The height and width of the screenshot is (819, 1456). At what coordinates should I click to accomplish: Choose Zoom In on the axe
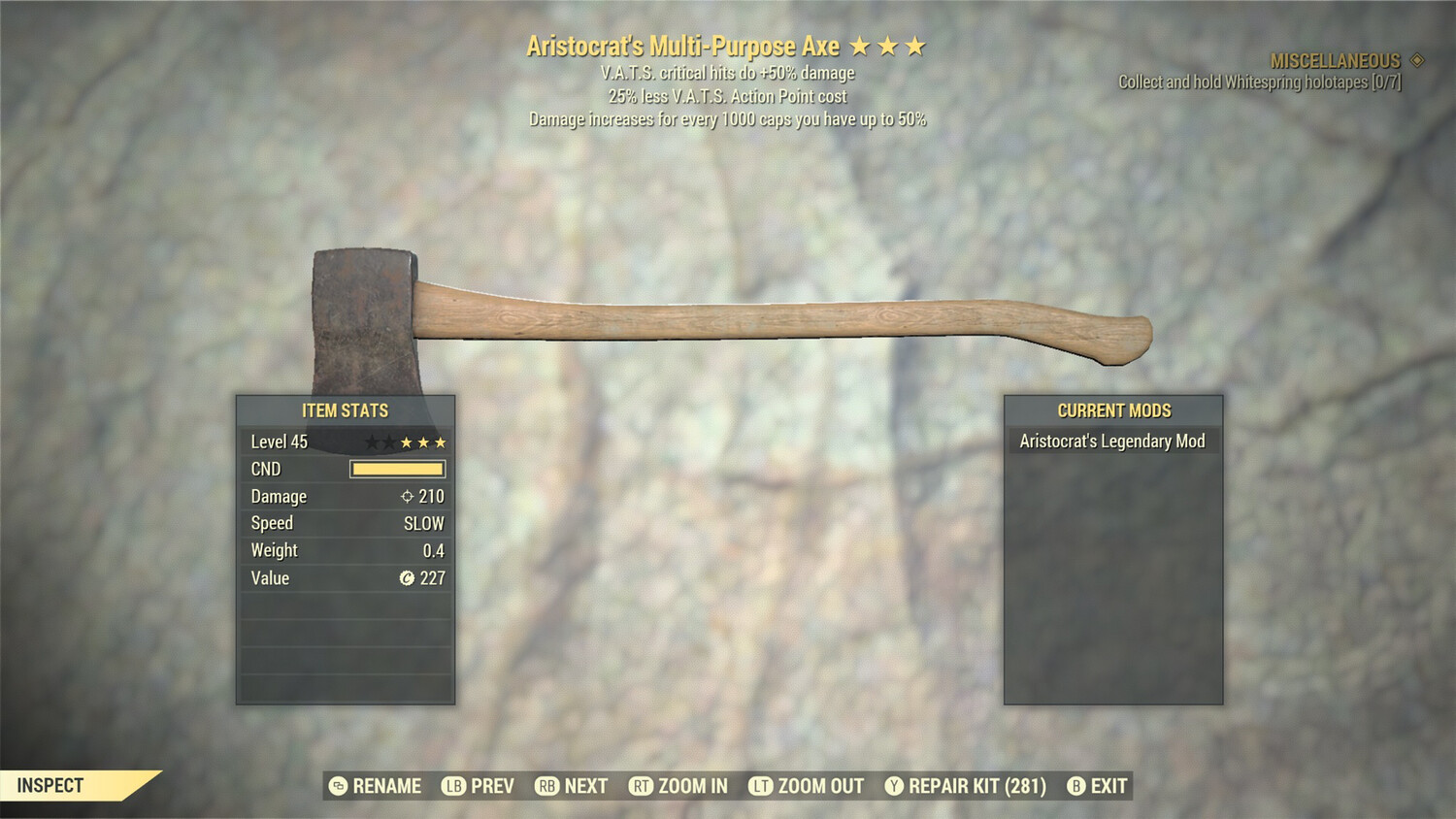[x=678, y=786]
